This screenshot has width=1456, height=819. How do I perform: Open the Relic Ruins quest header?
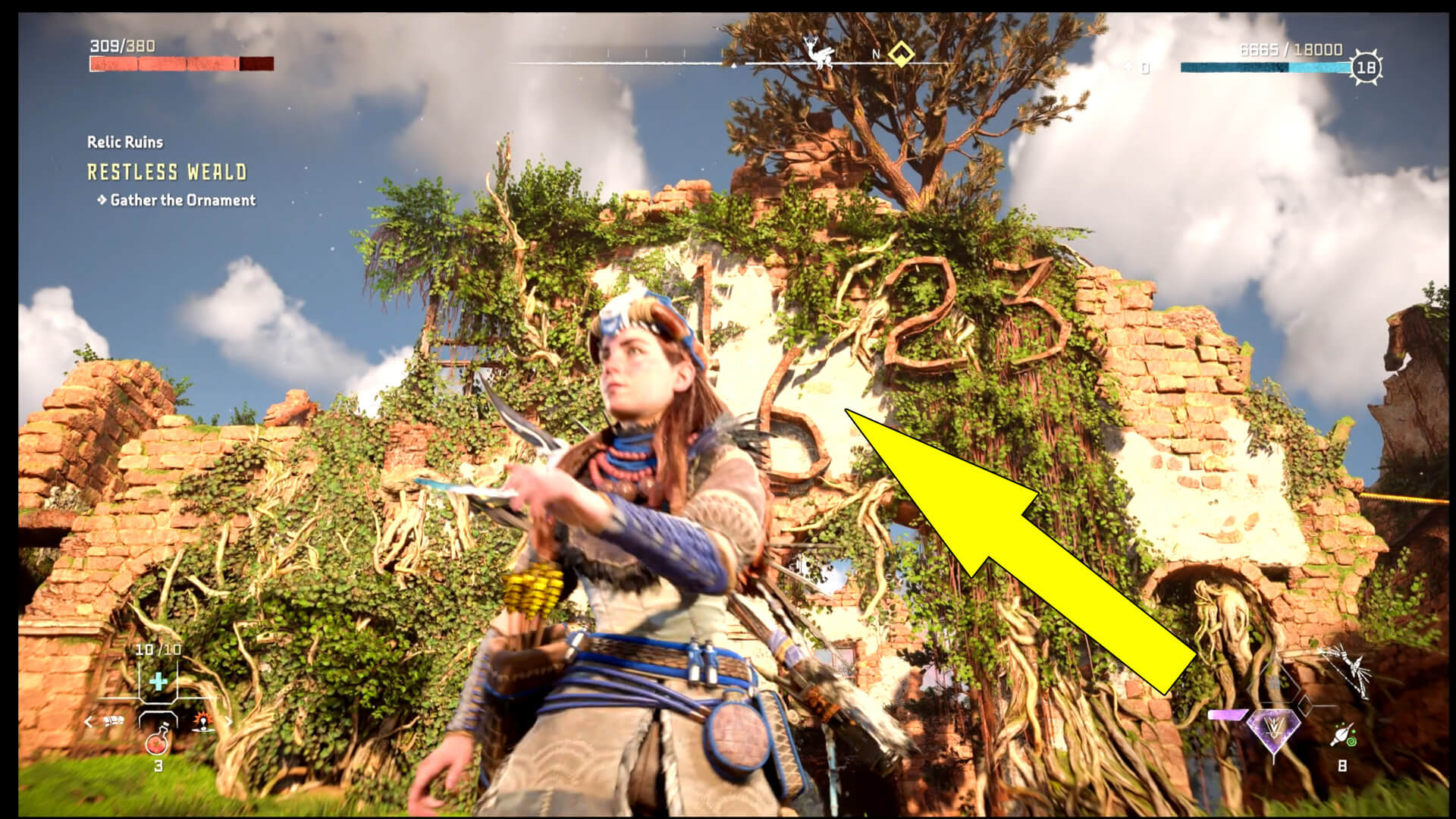click(126, 142)
